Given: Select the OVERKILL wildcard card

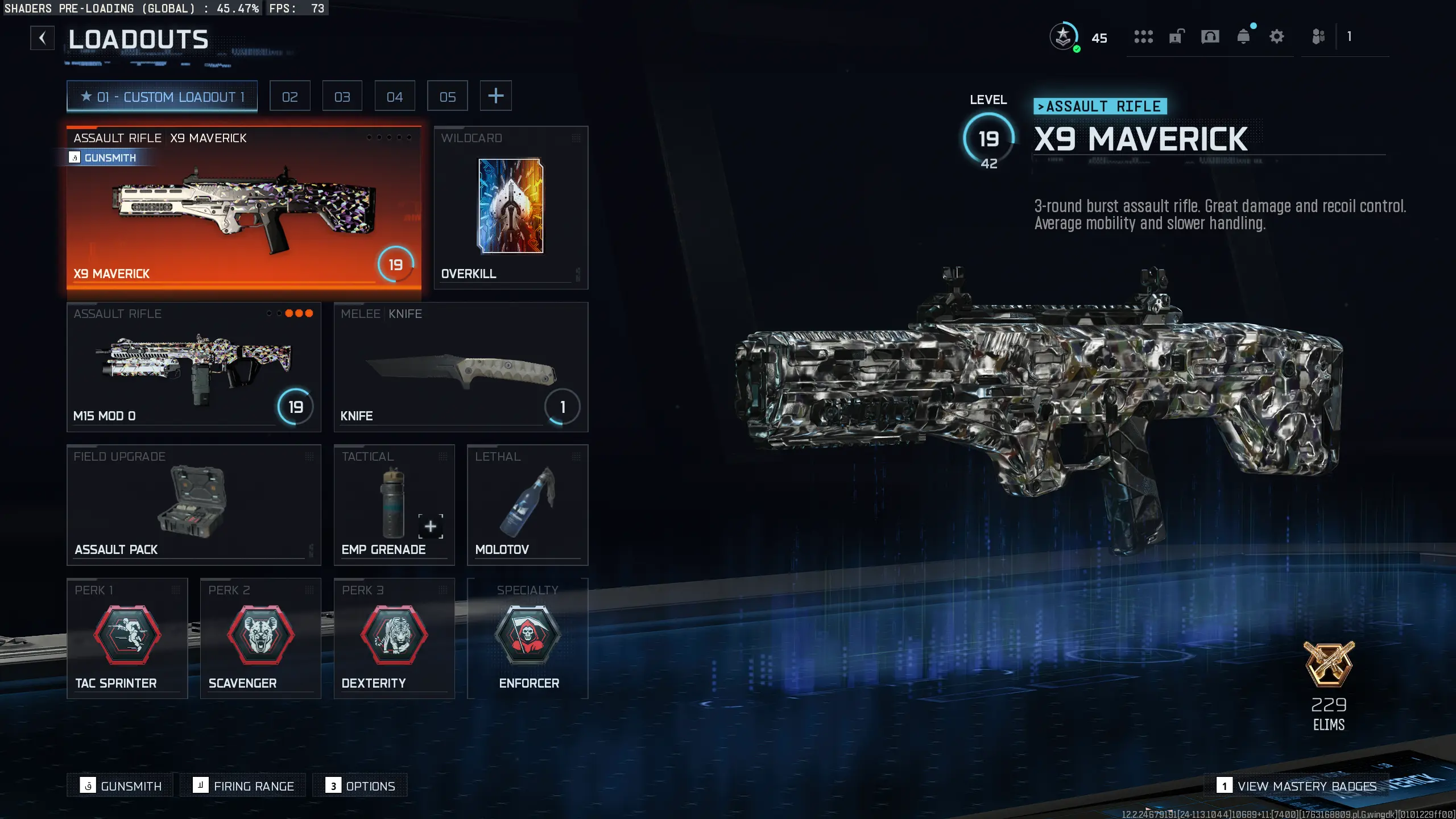Looking at the screenshot, I should pyautogui.click(x=510, y=206).
